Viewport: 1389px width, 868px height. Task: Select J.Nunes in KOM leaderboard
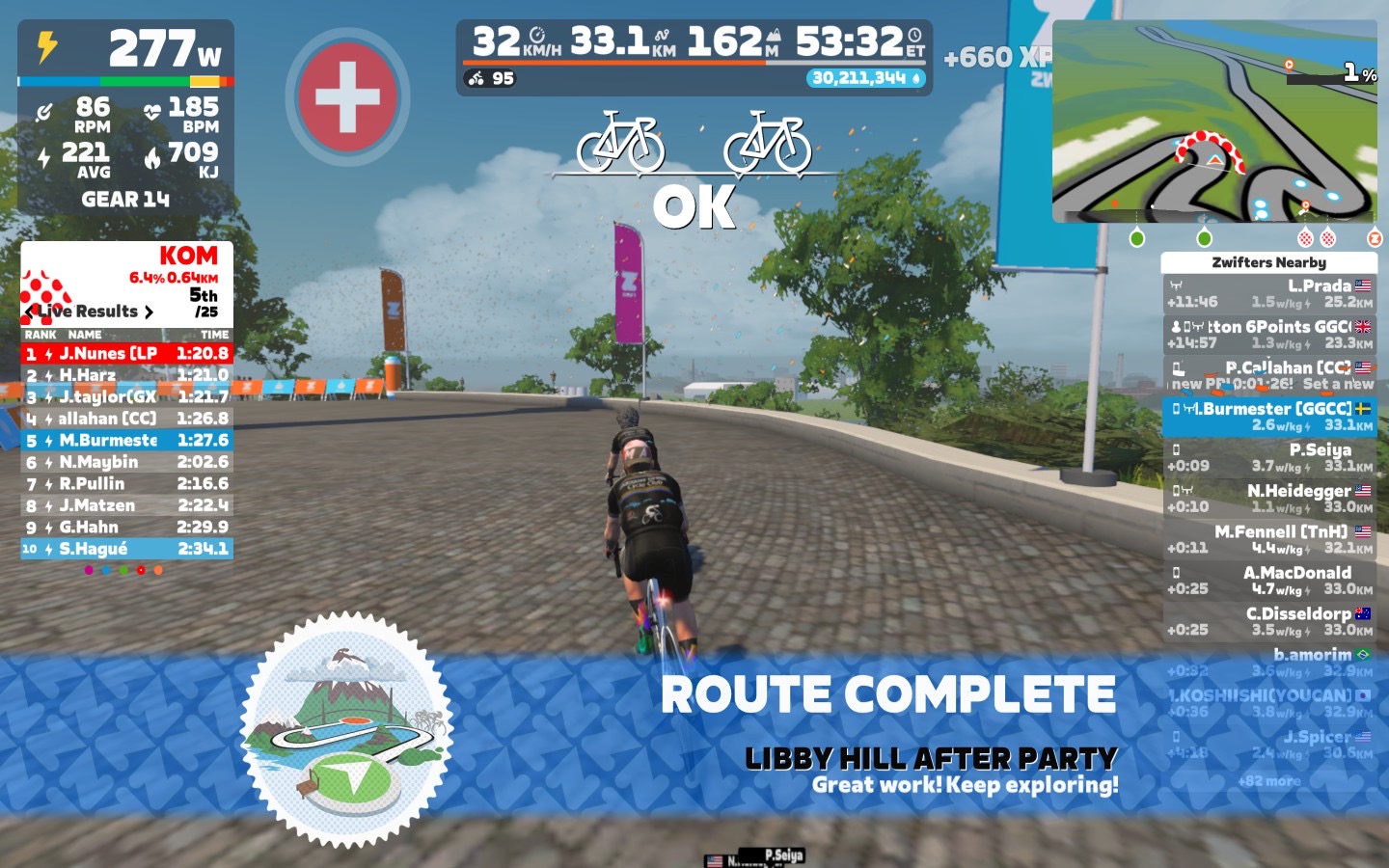(126, 354)
